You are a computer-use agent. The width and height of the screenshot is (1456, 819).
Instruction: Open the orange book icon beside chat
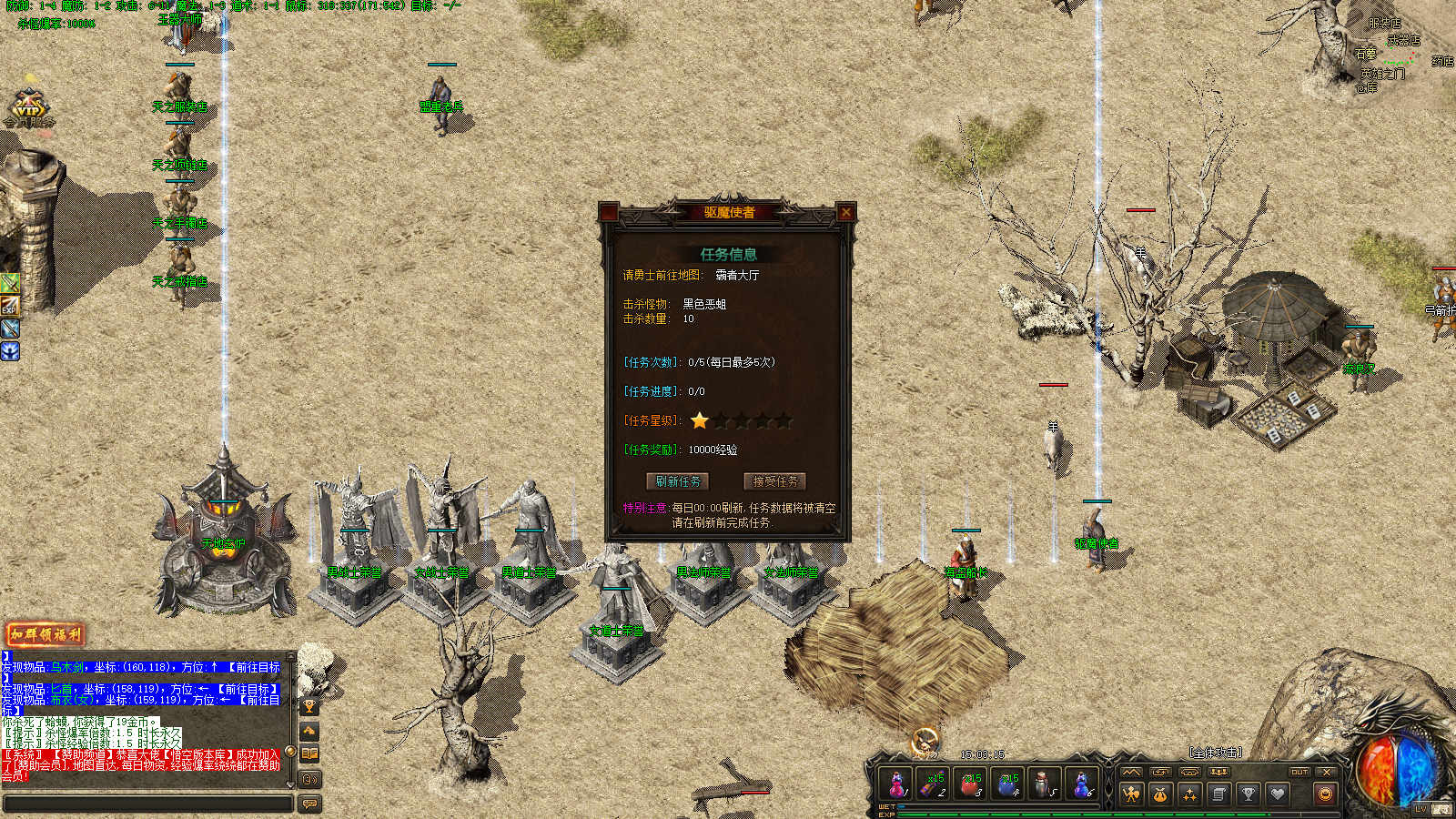coord(309,753)
